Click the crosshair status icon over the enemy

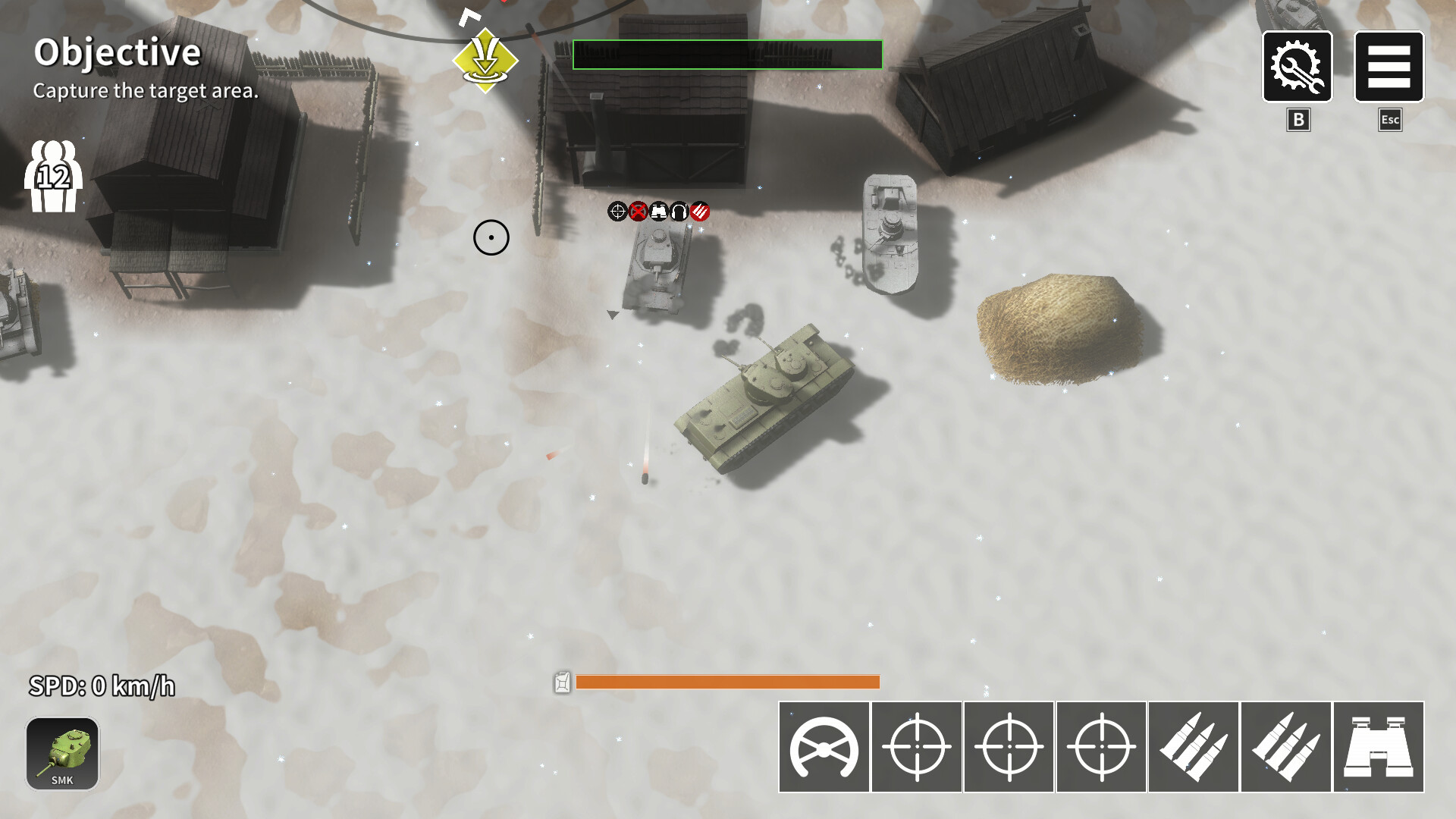tap(618, 211)
